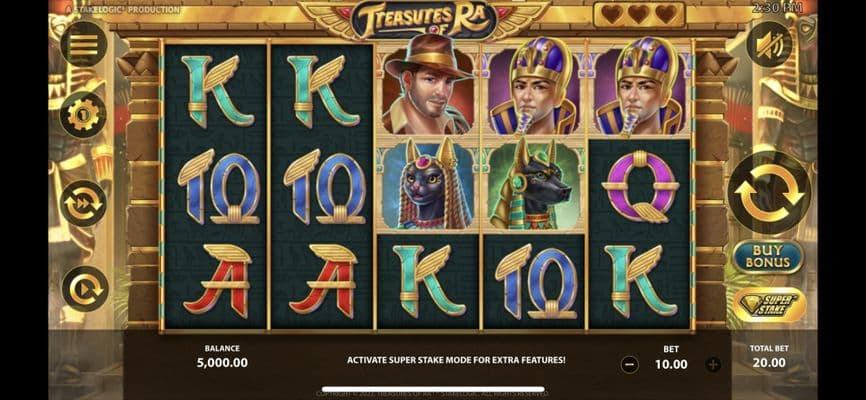Viewport: 866px width, 400px height.
Task: Spin the reels with the golden arrows button
Action: (x=769, y=192)
